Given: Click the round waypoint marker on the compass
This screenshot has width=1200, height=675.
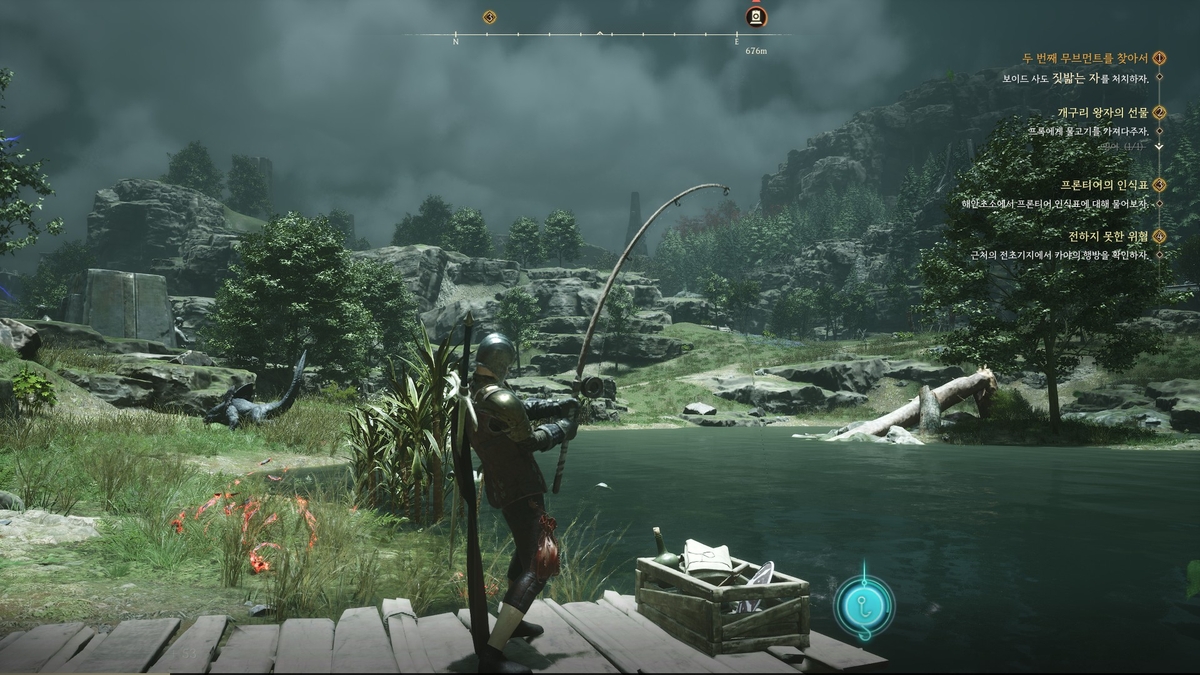Looking at the screenshot, I should [x=756, y=17].
